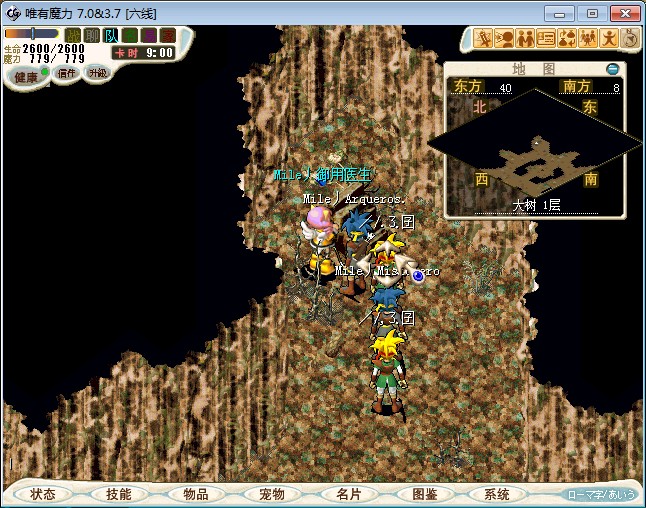Viewport: 646px width, 508px height.
Task: Open the 技能 skills menu
Action: [118, 494]
